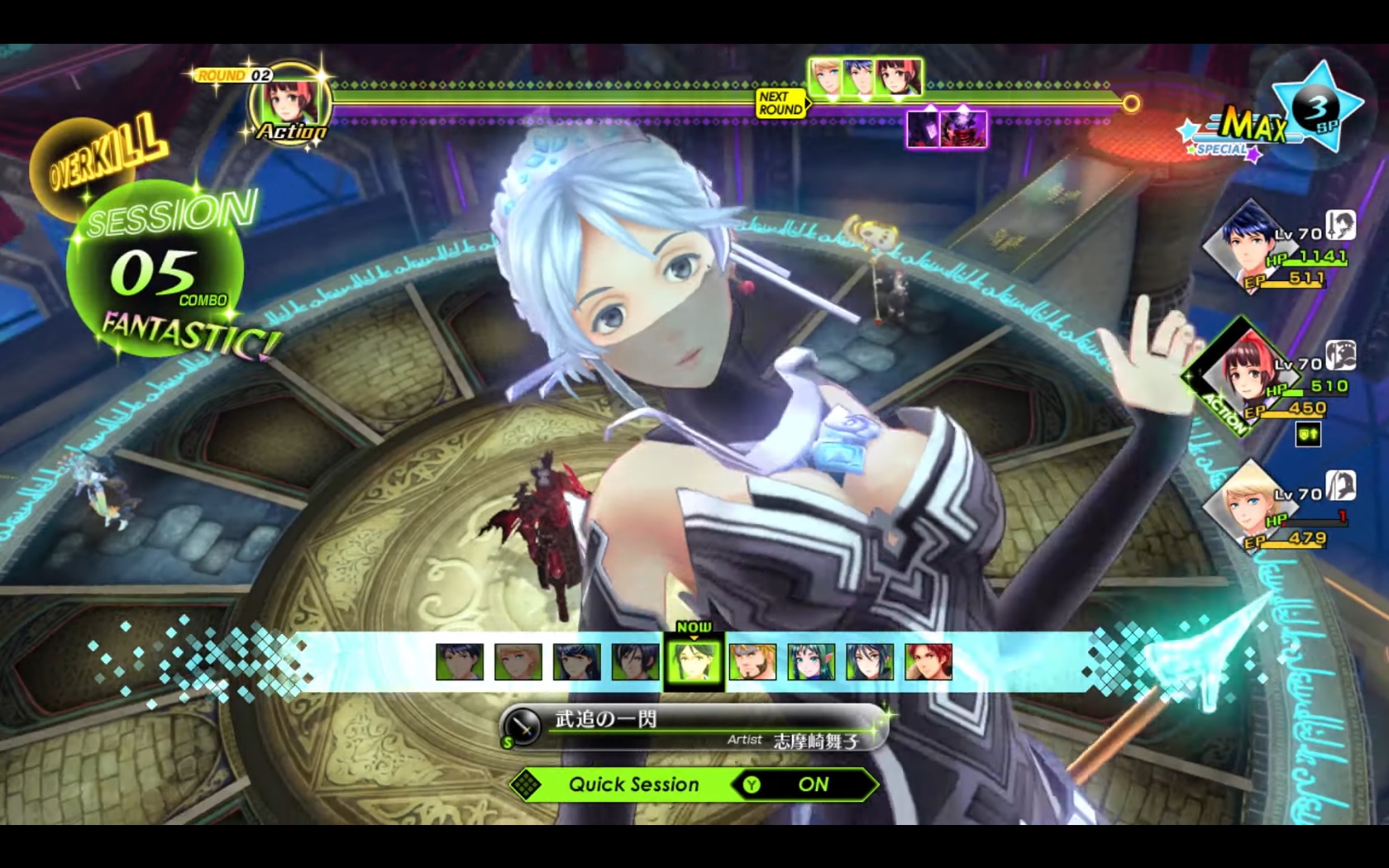Click the 武追の一閃 skill name panel

(x=693, y=728)
